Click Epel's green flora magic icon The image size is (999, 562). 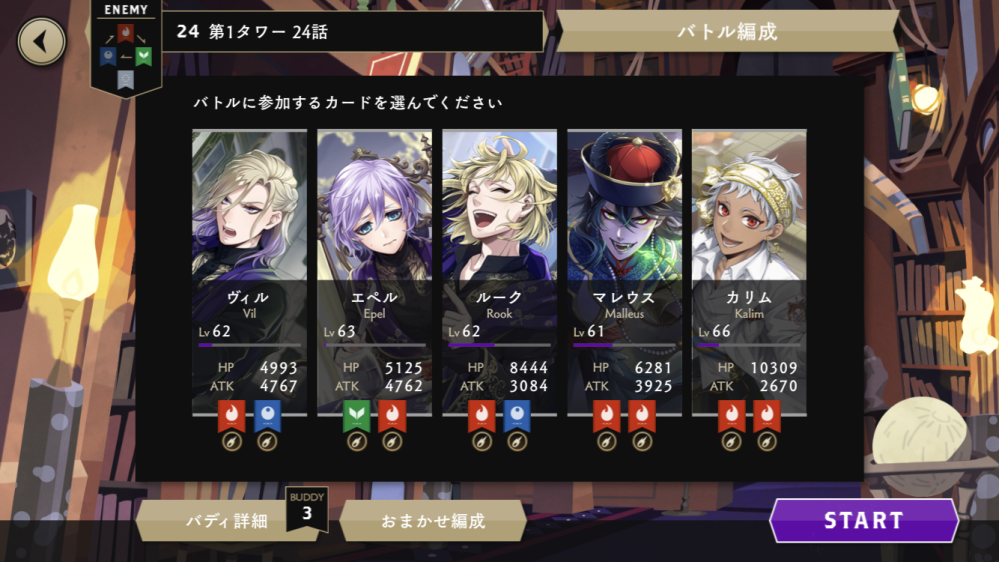357,415
